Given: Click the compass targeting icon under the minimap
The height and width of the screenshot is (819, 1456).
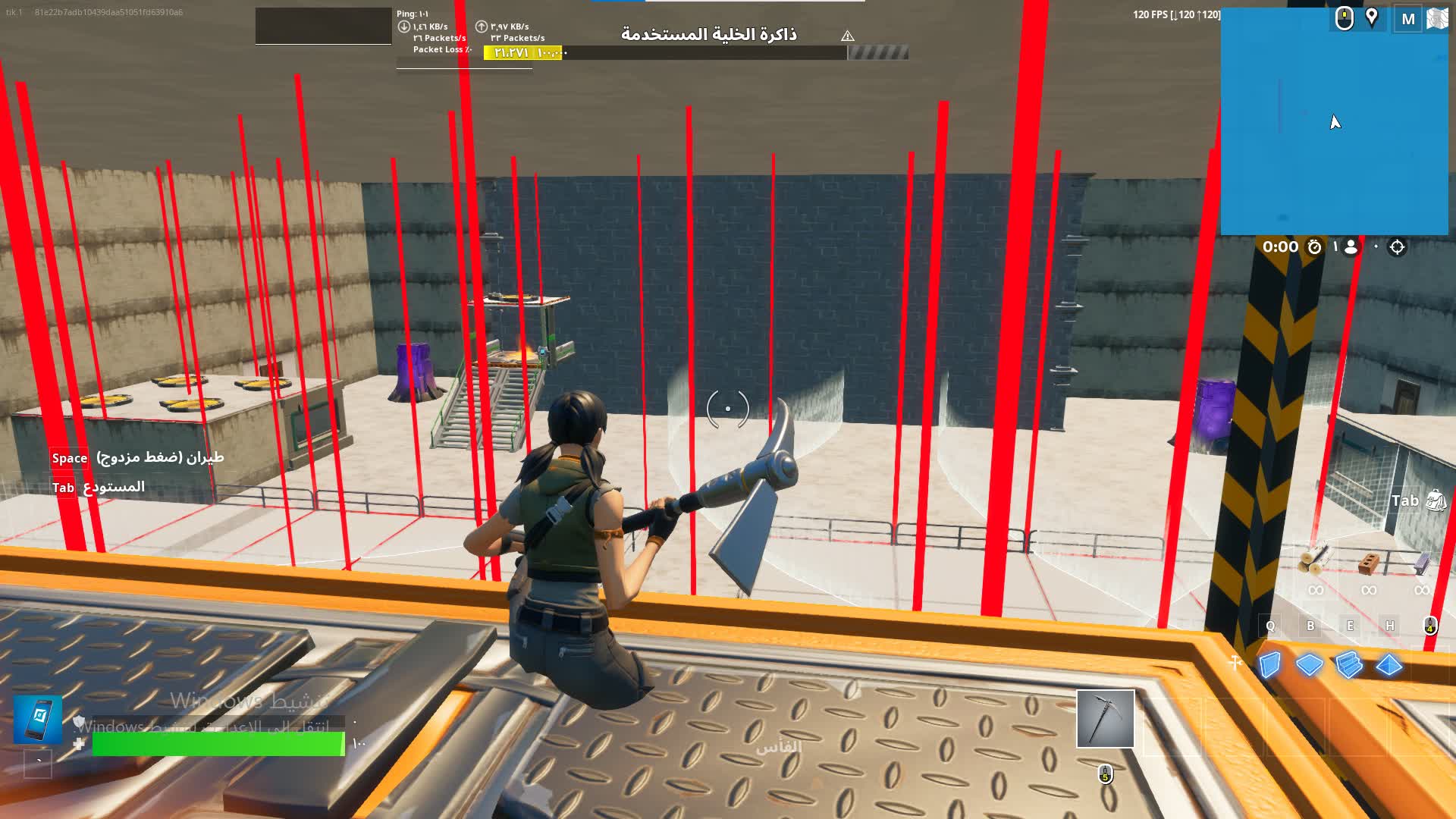Looking at the screenshot, I should coord(1397,246).
